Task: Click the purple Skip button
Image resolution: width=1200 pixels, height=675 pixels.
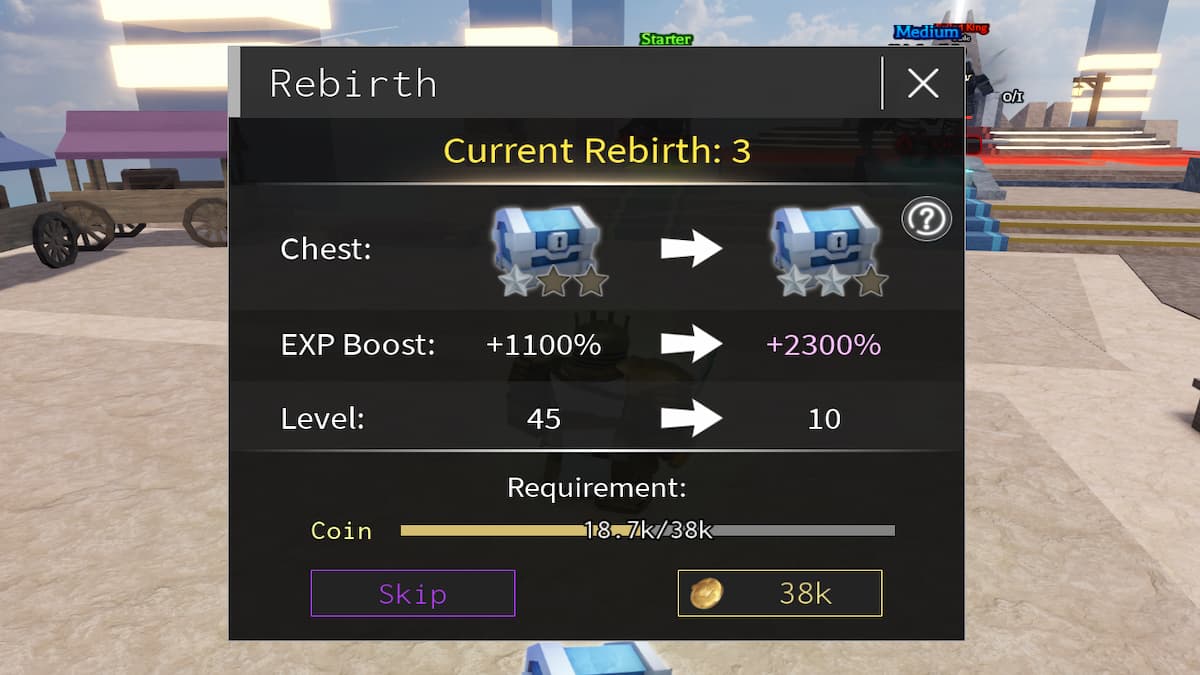Action: coord(412,593)
